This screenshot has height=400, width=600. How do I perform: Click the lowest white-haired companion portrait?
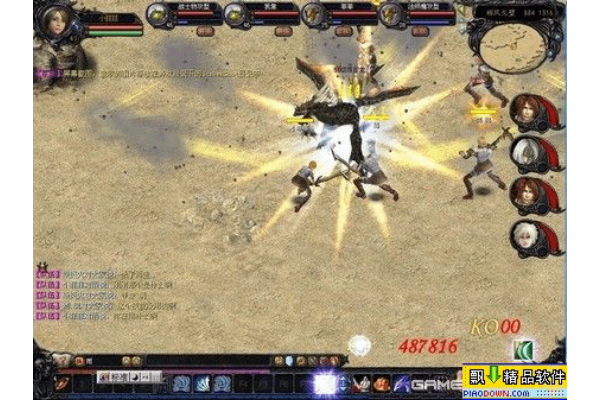click(x=526, y=238)
